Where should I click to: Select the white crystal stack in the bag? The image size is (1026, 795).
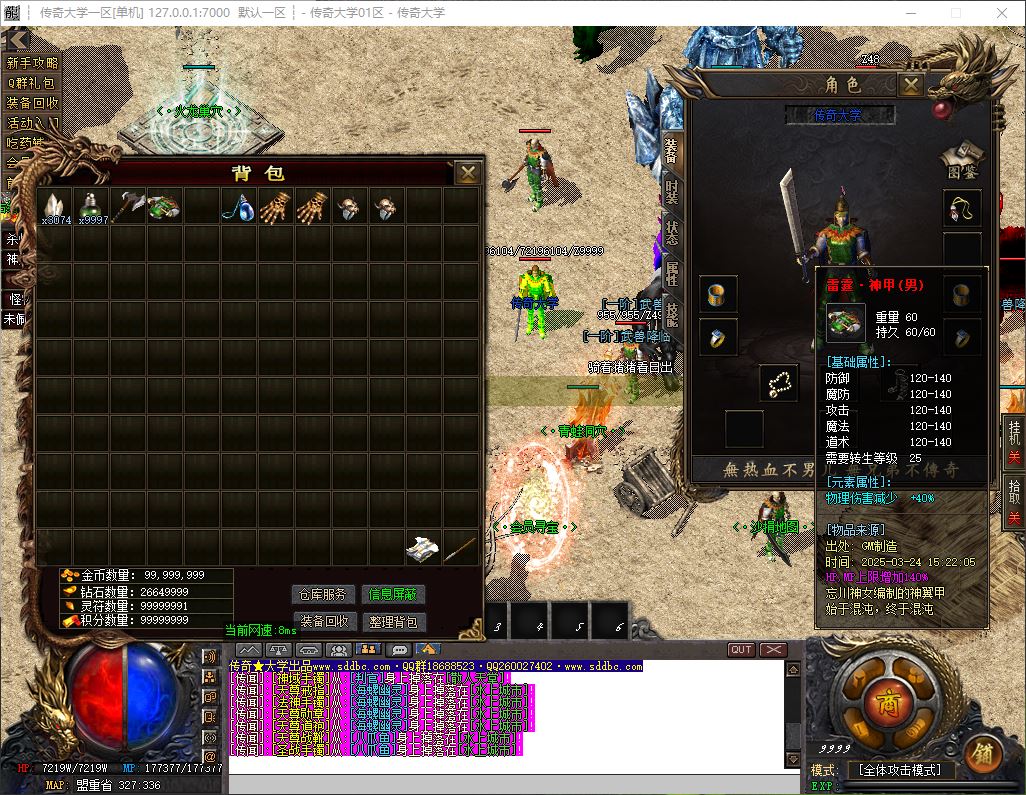[x=55, y=207]
